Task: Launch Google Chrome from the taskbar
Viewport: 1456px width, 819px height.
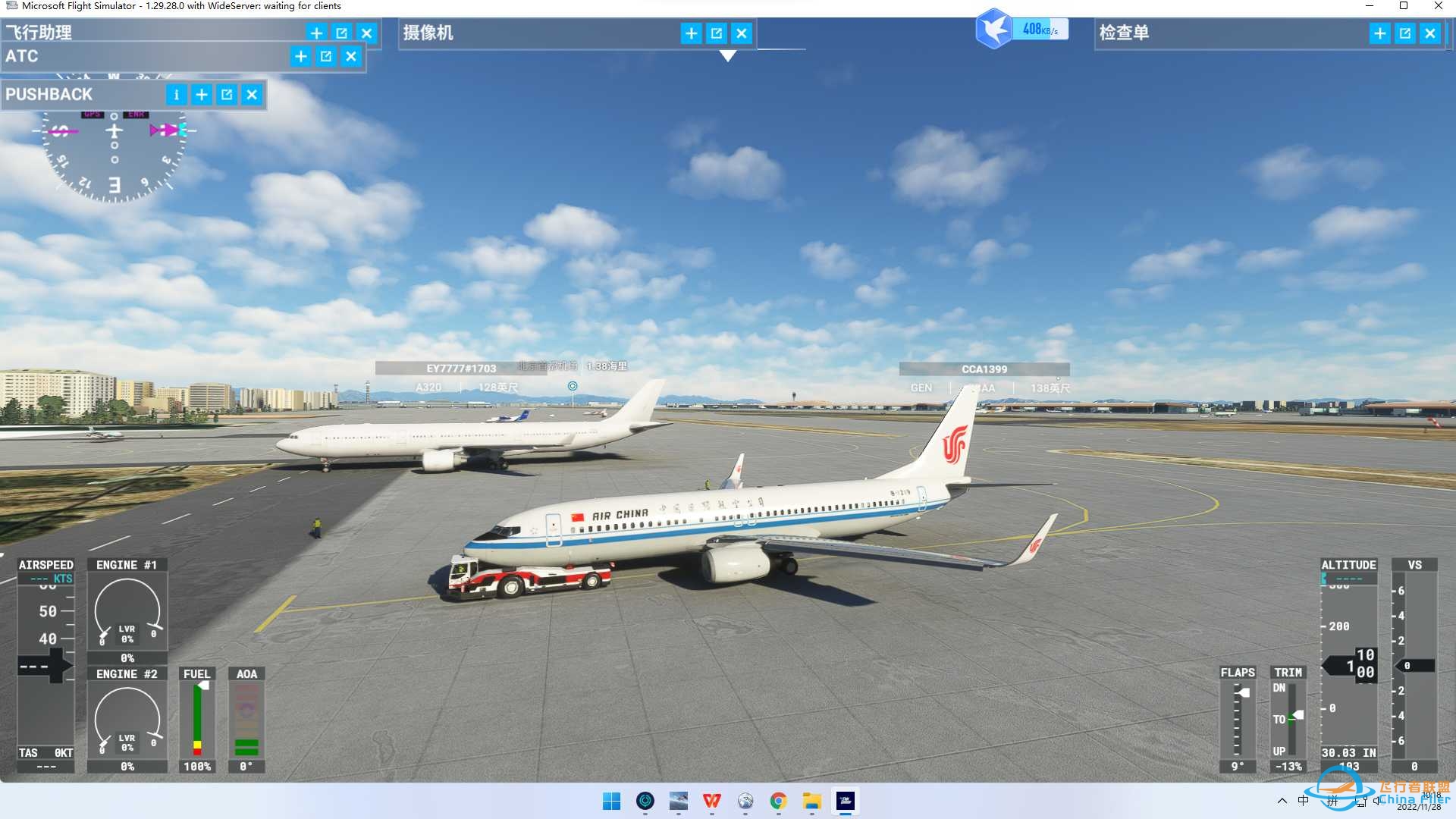Action: pos(778,802)
